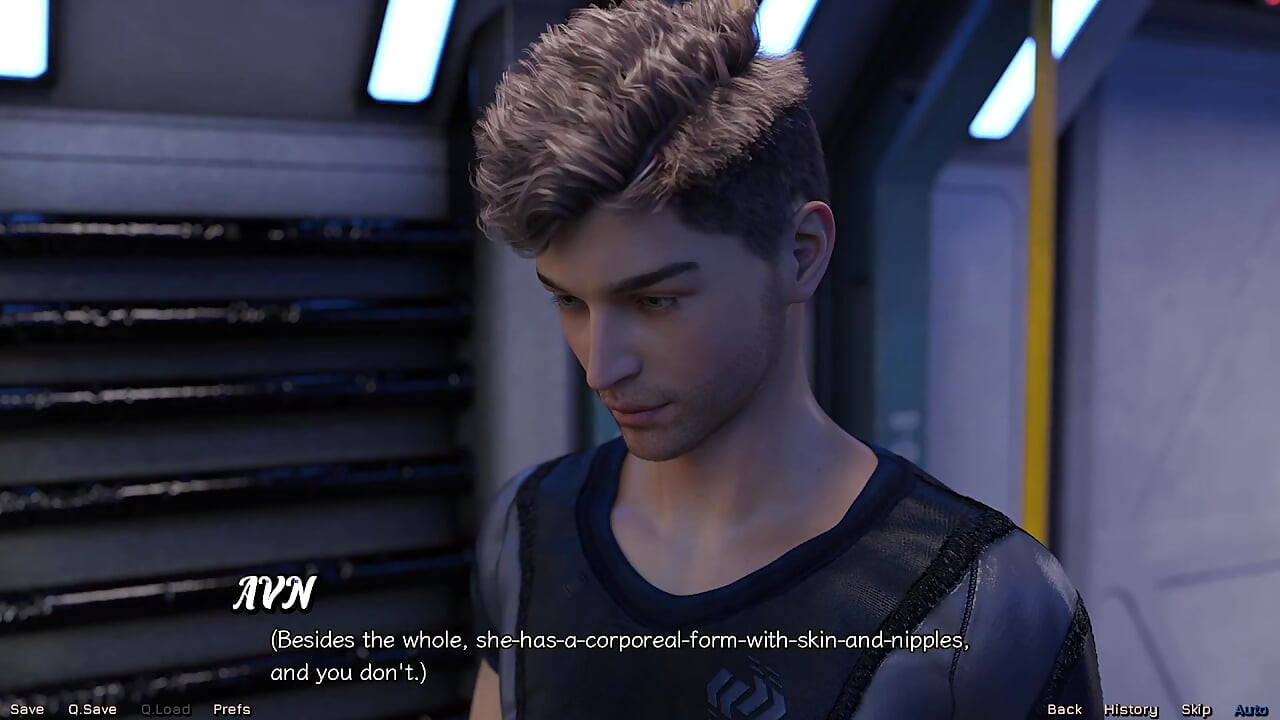Screen dimensions: 1280x720
Task: Toggle Auto dialogue advance
Action: pyautogui.click(x=1250, y=709)
